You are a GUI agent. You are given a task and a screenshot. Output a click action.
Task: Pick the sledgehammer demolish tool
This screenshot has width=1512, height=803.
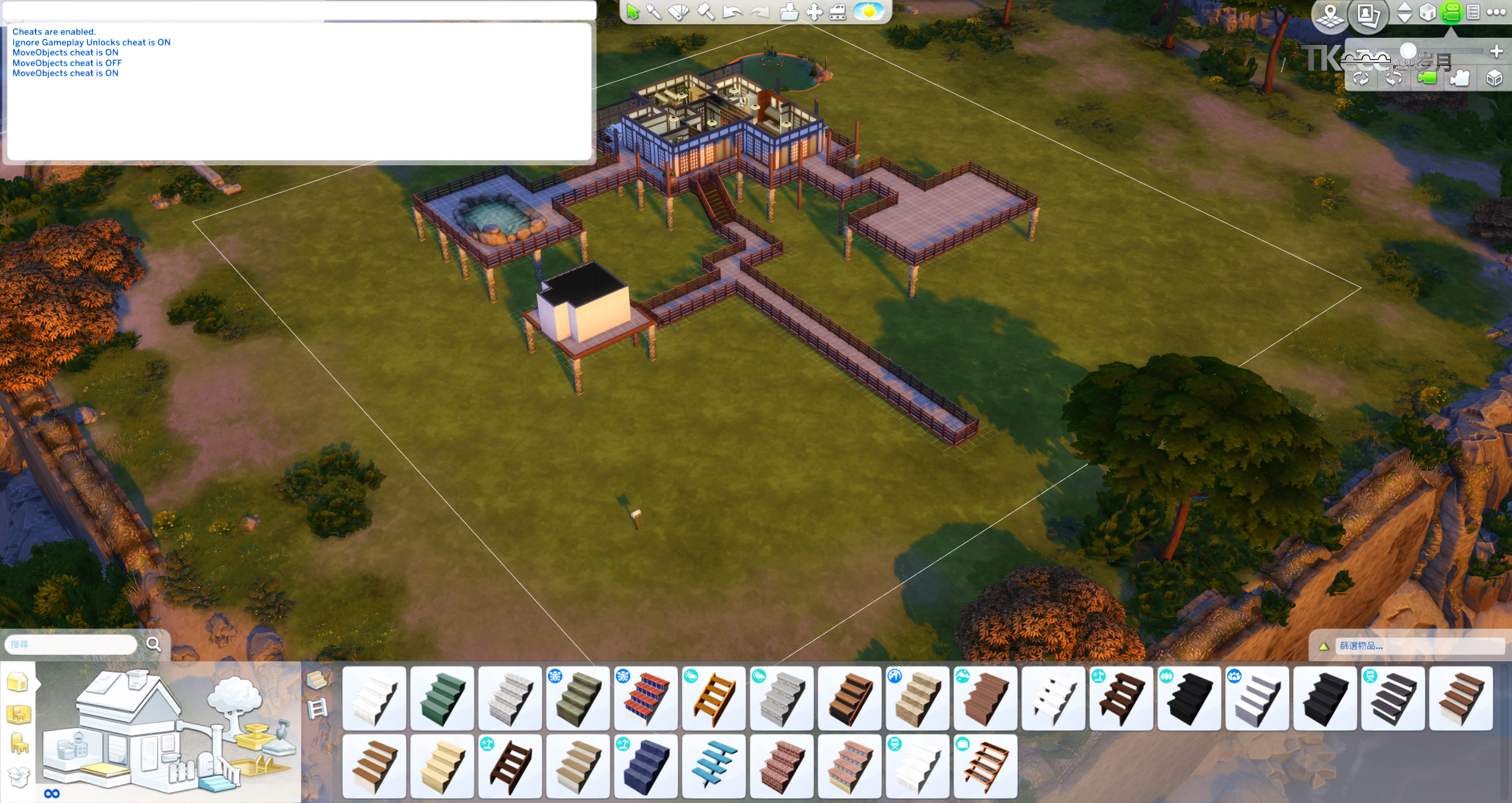tap(706, 12)
